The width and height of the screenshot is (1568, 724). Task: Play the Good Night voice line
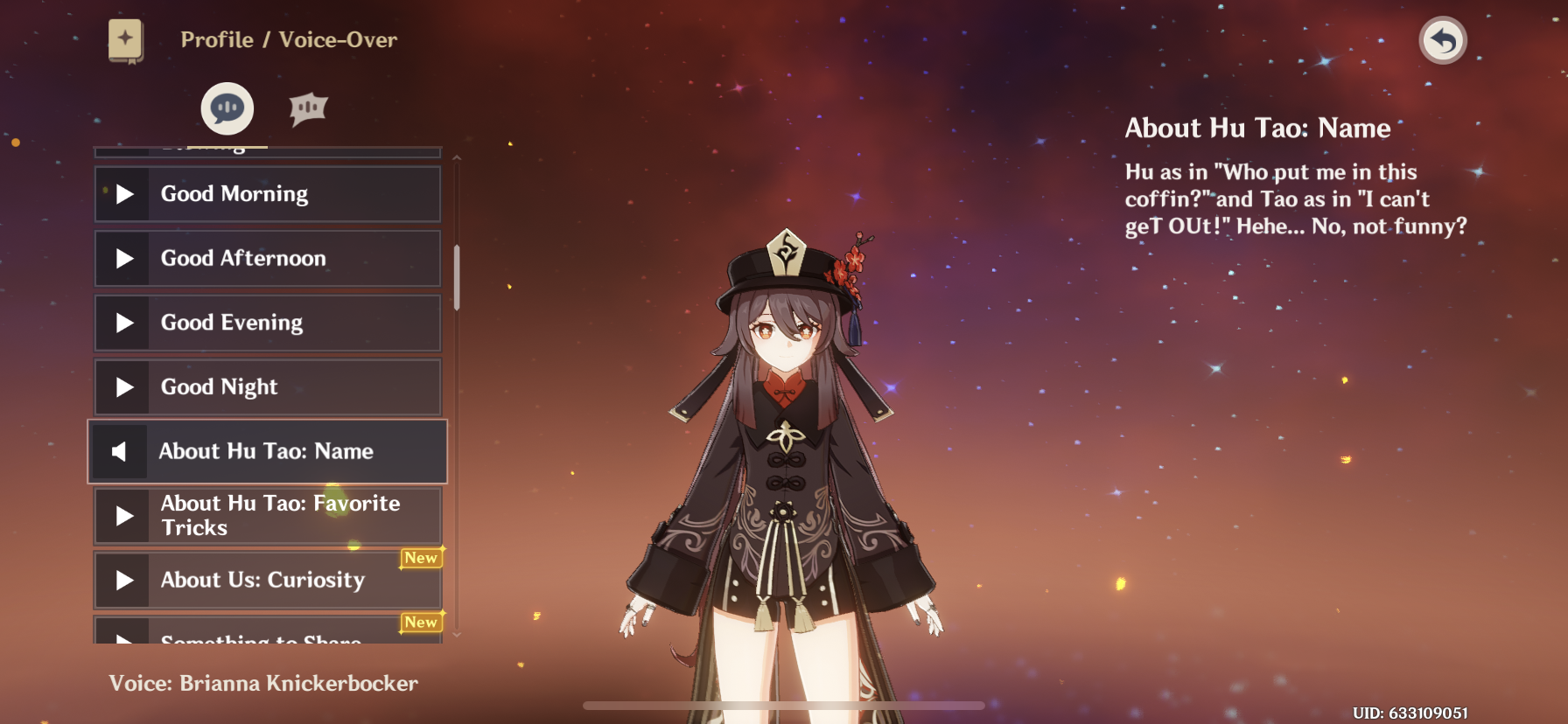[x=267, y=387]
